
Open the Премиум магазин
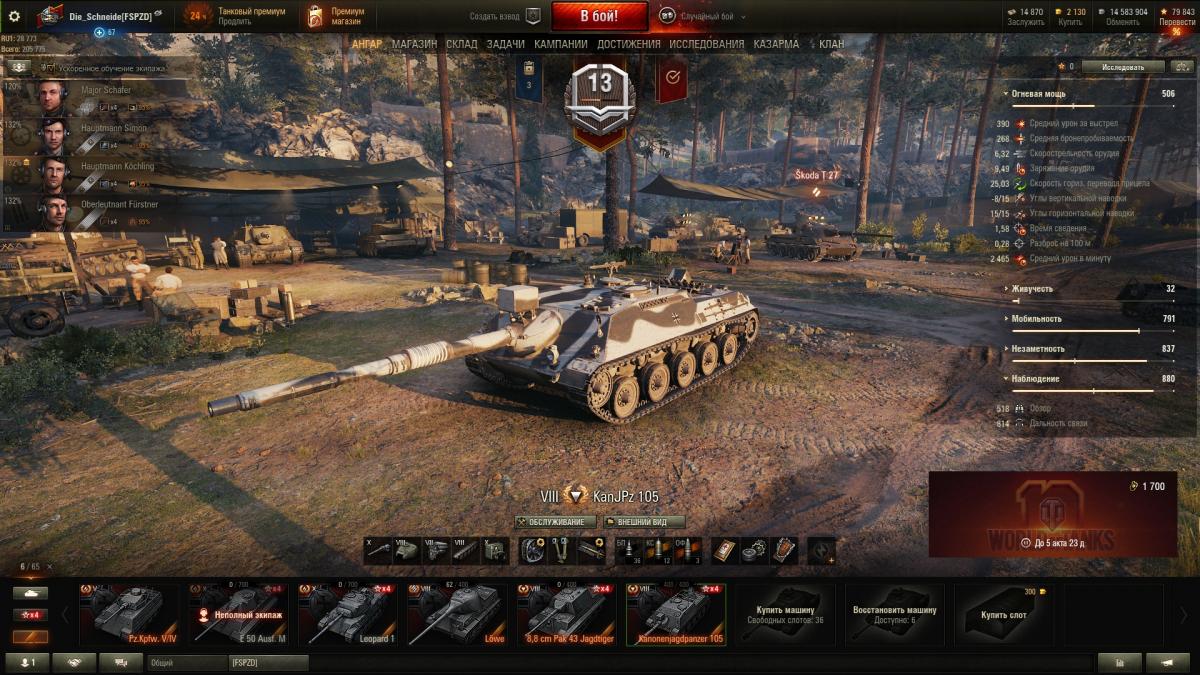coord(337,16)
